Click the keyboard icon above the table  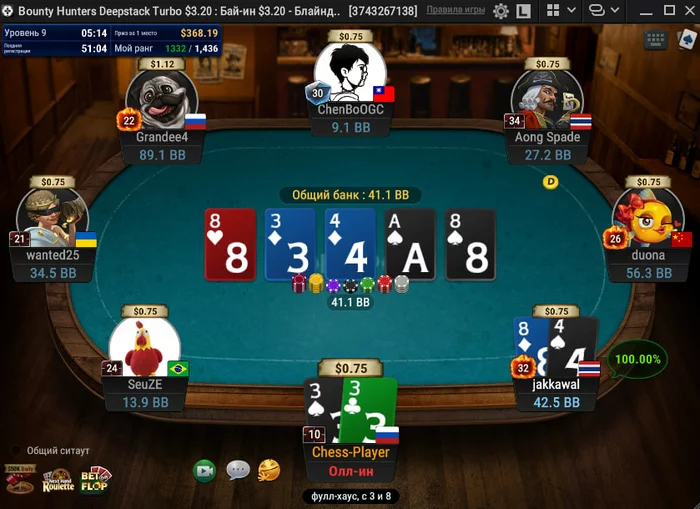tap(657, 40)
